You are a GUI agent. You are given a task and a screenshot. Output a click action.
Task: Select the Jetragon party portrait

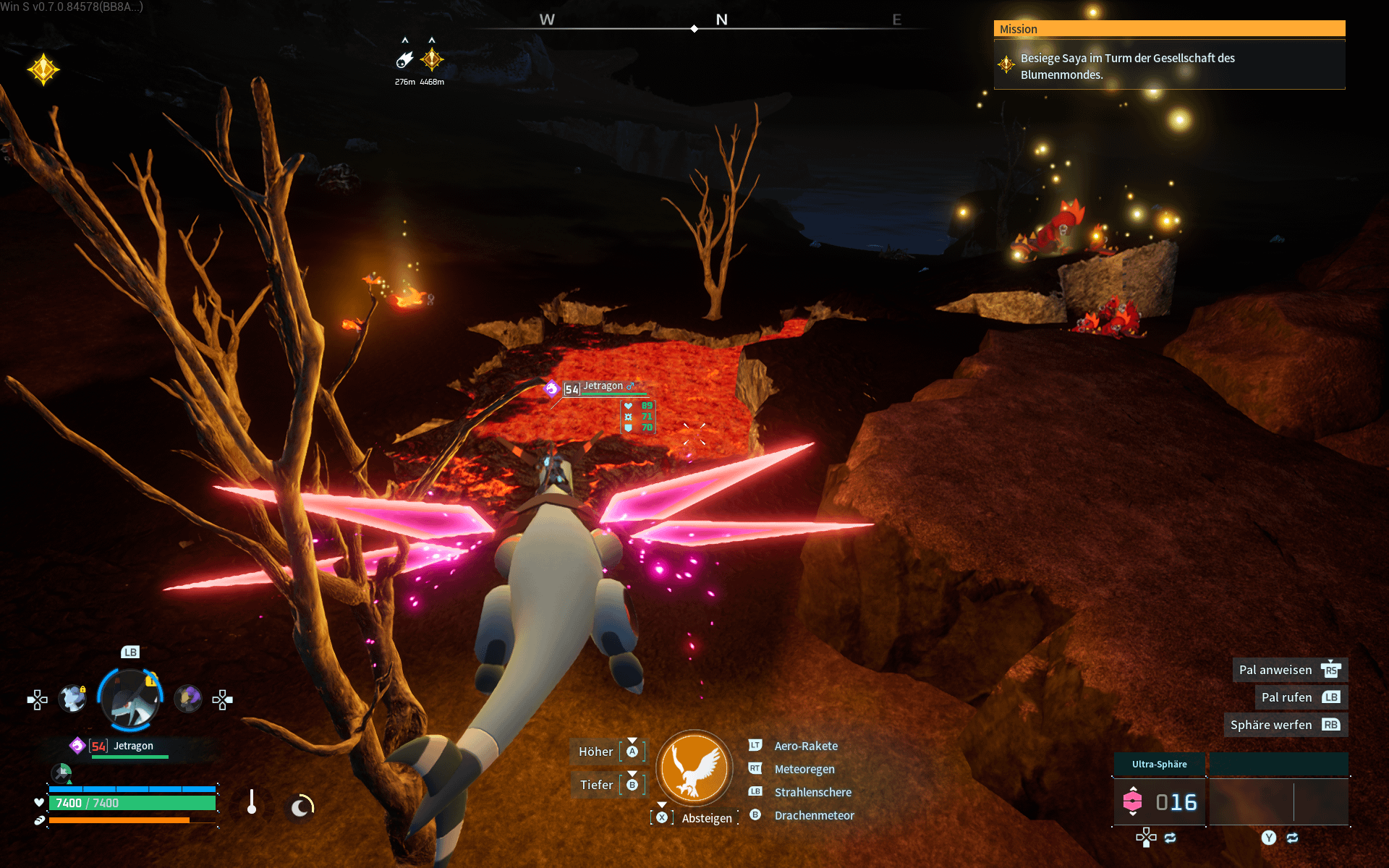click(x=130, y=699)
